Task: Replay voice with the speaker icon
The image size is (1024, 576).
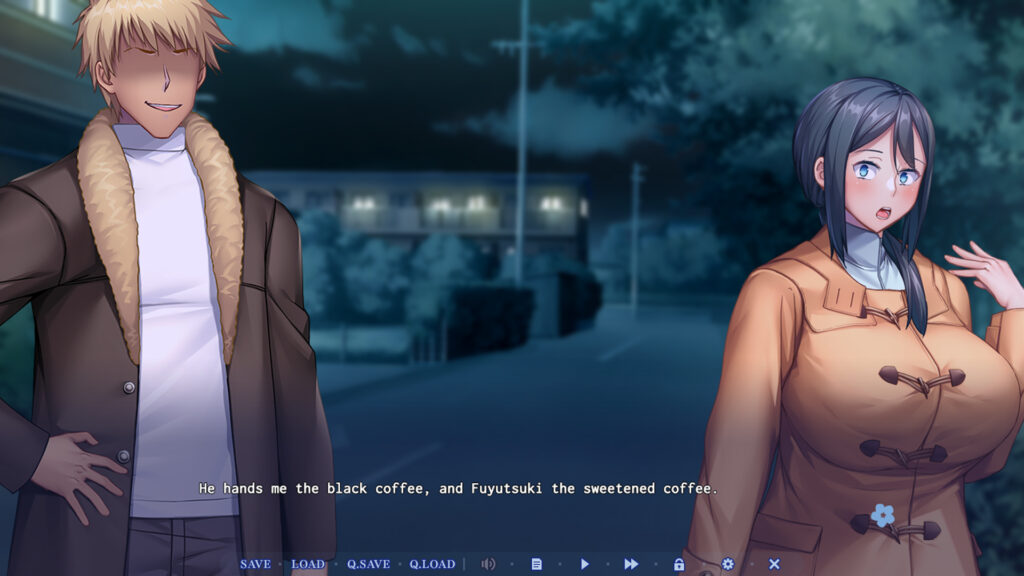Action: 488,564
